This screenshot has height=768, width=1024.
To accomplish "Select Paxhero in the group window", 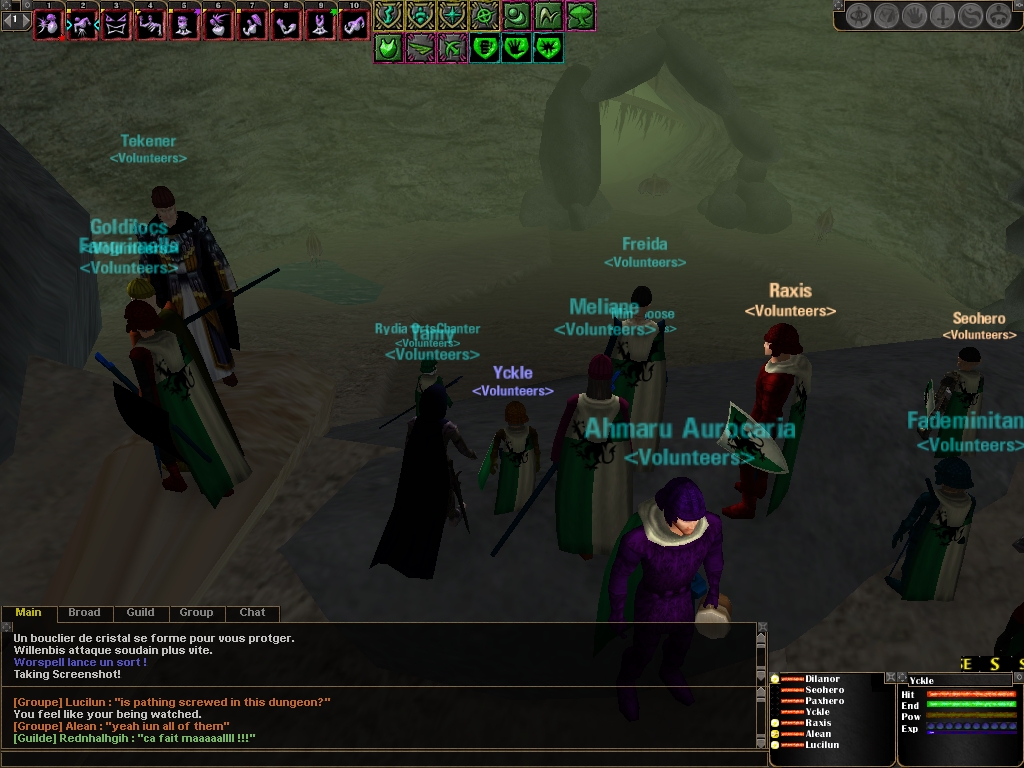I will pyautogui.click(x=824, y=701).
